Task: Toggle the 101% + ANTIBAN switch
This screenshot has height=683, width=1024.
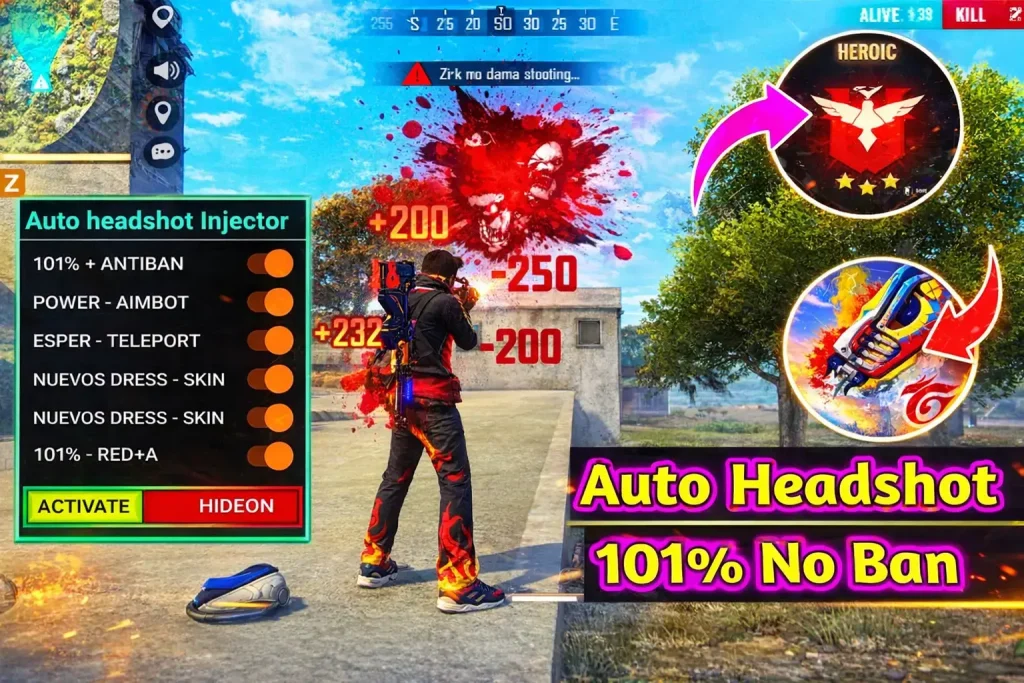Action: click(271, 264)
